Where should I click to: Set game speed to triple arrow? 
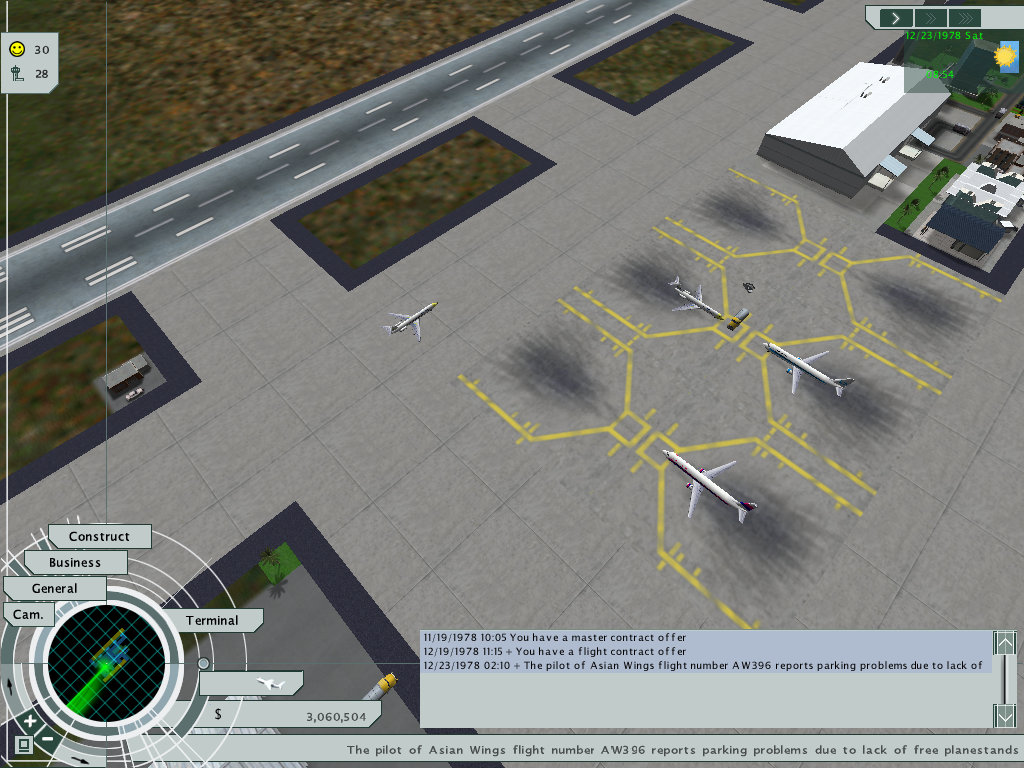pyautogui.click(x=964, y=18)
